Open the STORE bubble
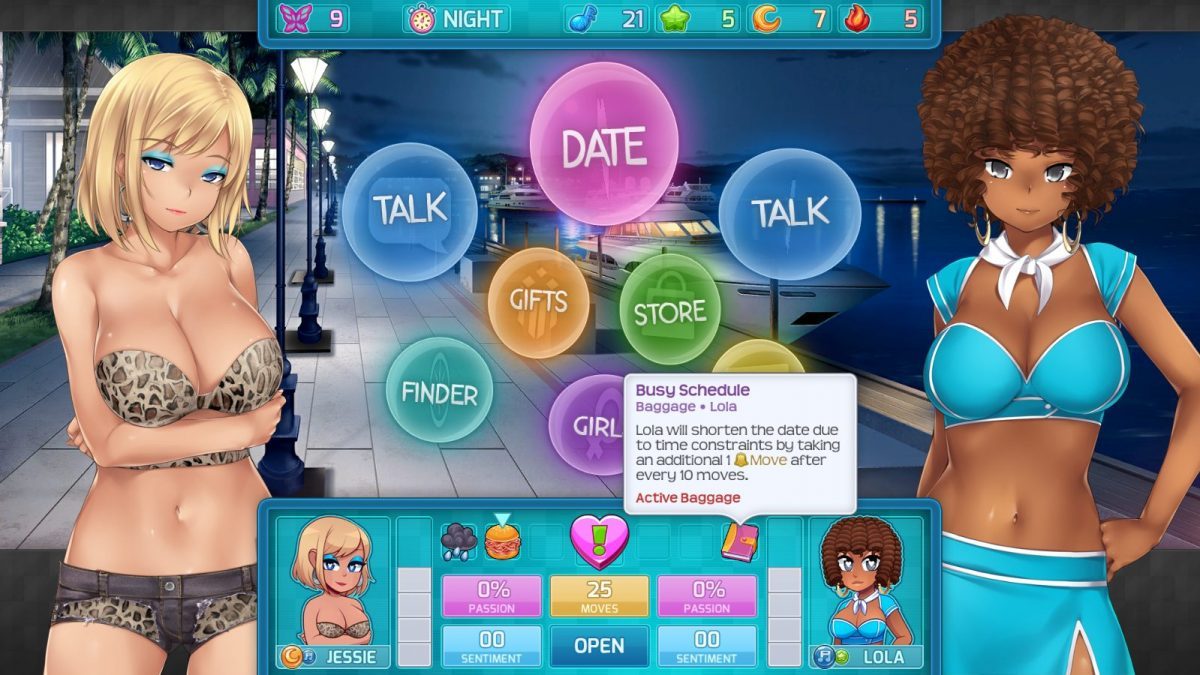Screen dimensions: 1200x675 pyautogui.click(x=669, y=309)
